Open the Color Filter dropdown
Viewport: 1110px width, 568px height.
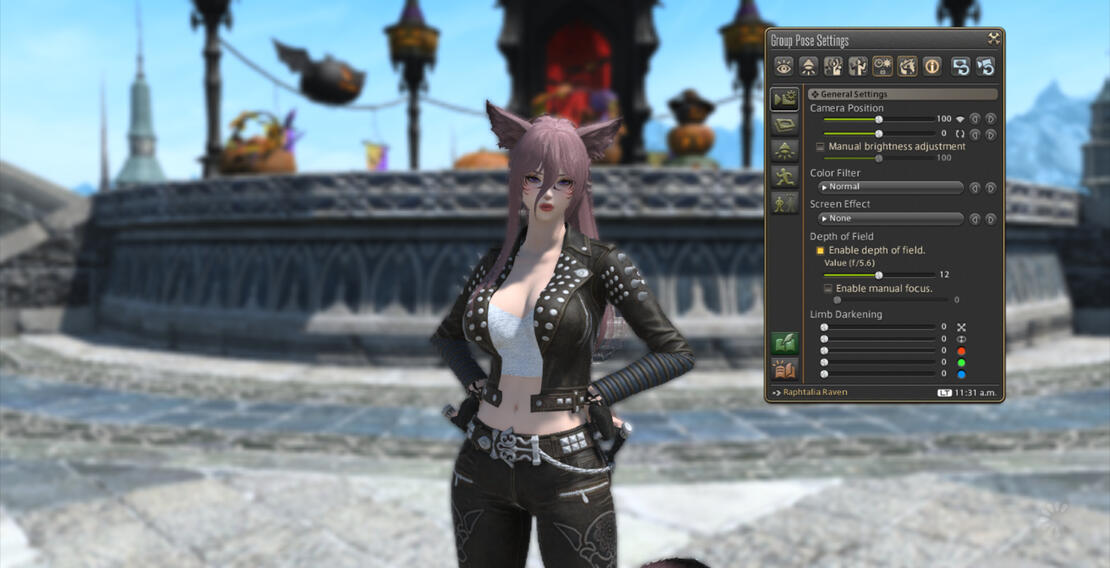click(890, 187)
